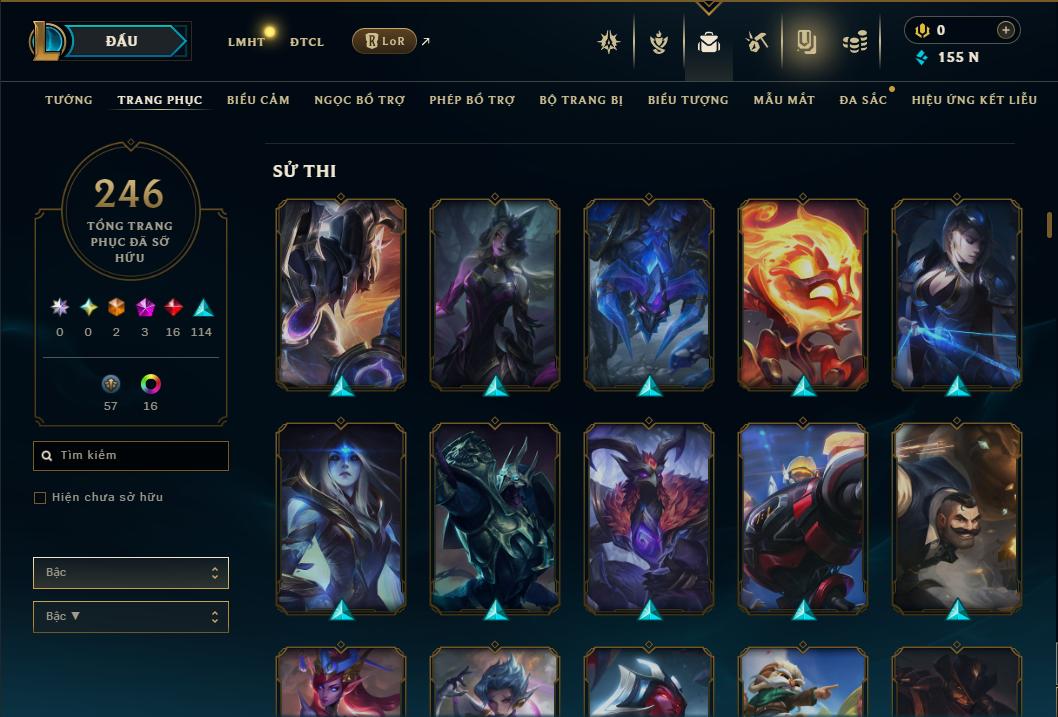Viewport: 1058px width, 717px height.
Task: Show the BỘ TRANG BỊ tab
Action: tap(581, 100)
